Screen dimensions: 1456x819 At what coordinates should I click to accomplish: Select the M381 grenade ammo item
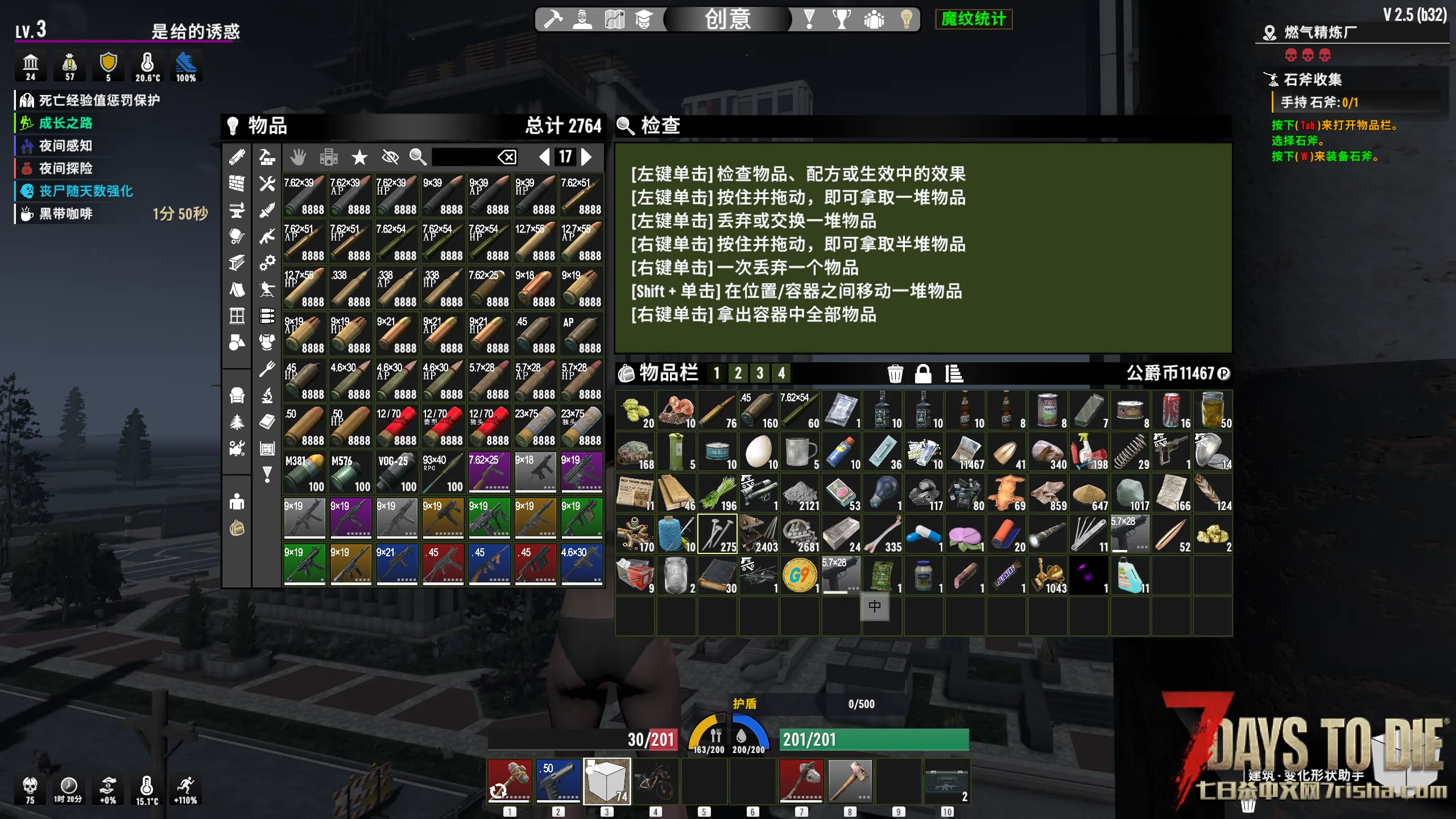pyautogui.click(x=305, y=473)
